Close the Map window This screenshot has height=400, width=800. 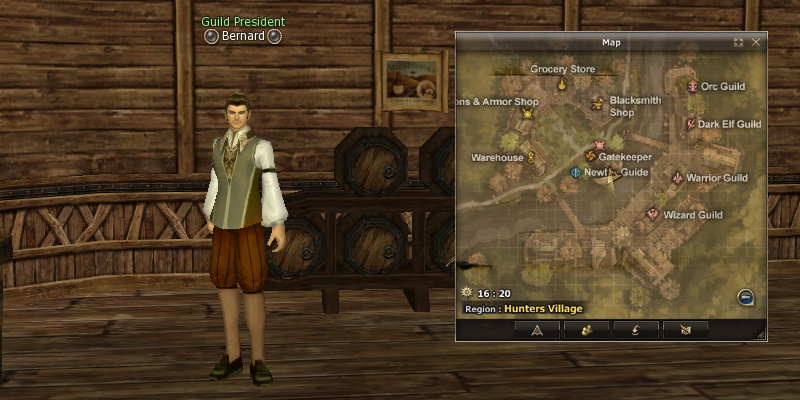[x=756, y=42]
